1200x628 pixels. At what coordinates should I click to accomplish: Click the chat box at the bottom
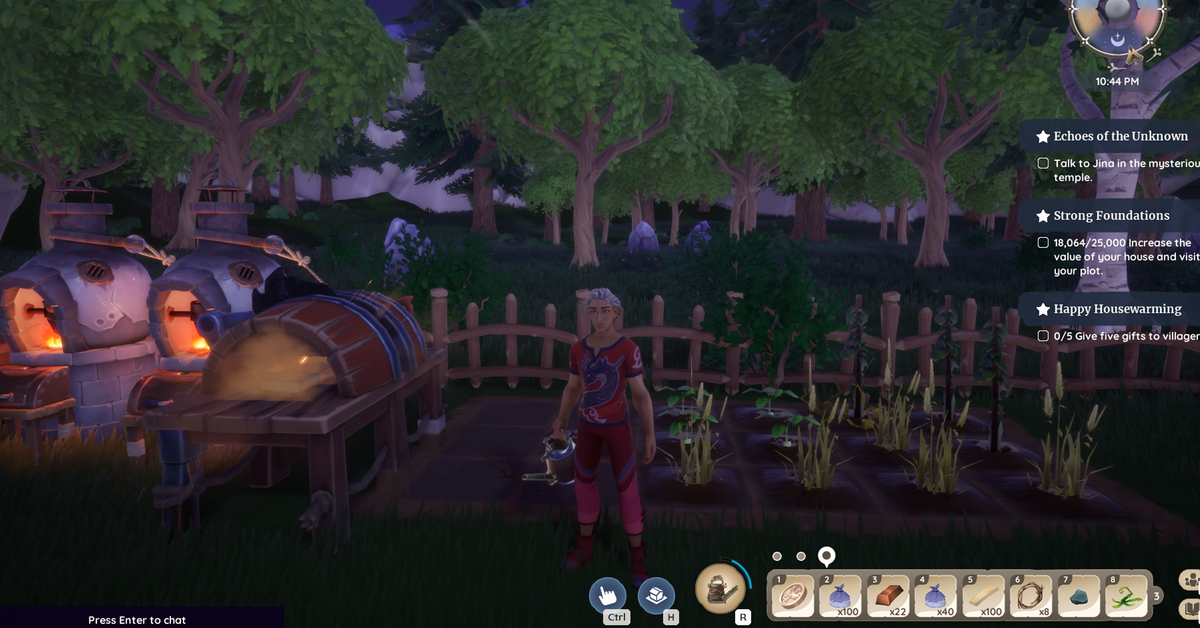click(140, 620)
